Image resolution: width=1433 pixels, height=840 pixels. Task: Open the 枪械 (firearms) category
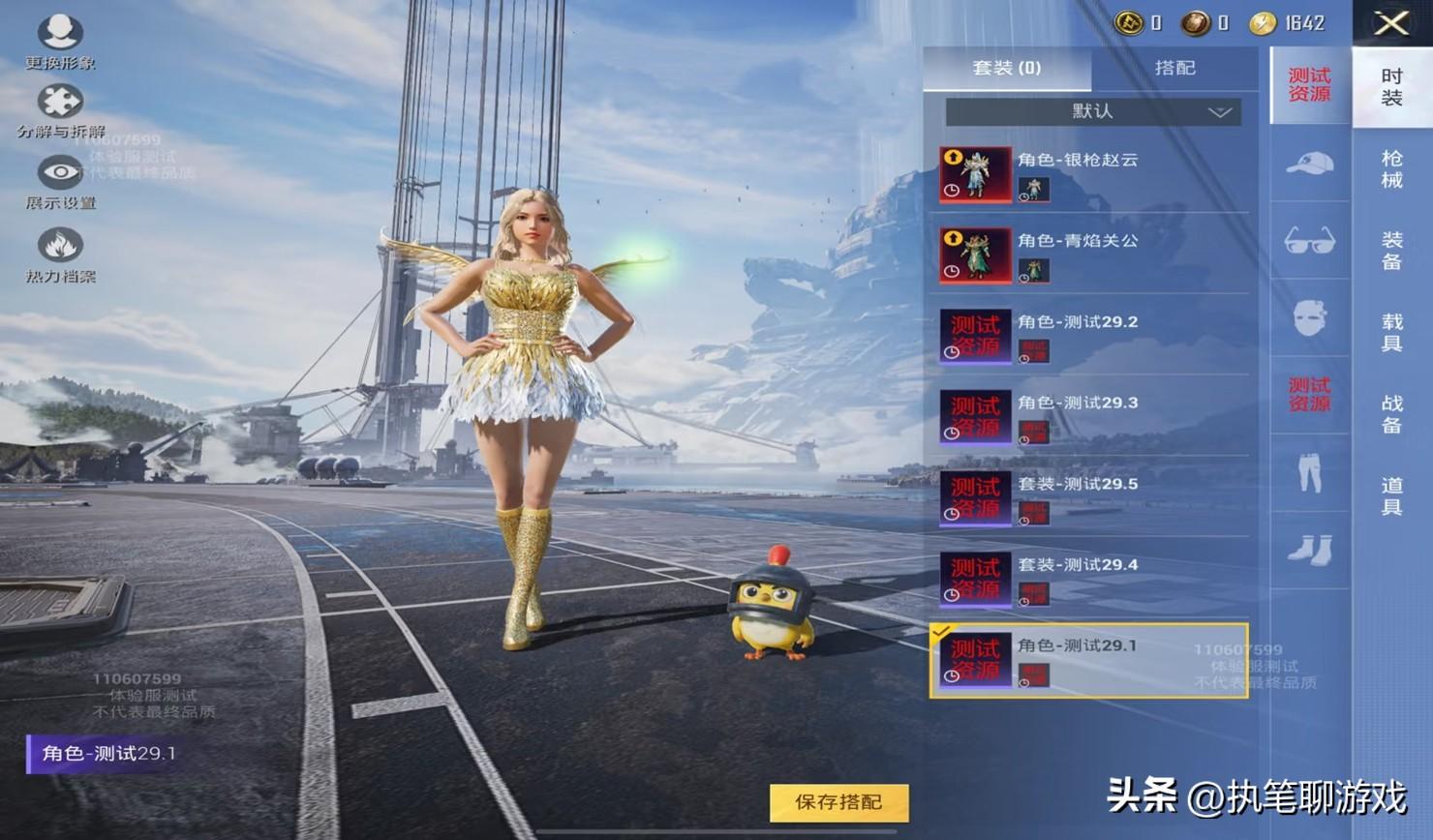(x=1391, y=169)
